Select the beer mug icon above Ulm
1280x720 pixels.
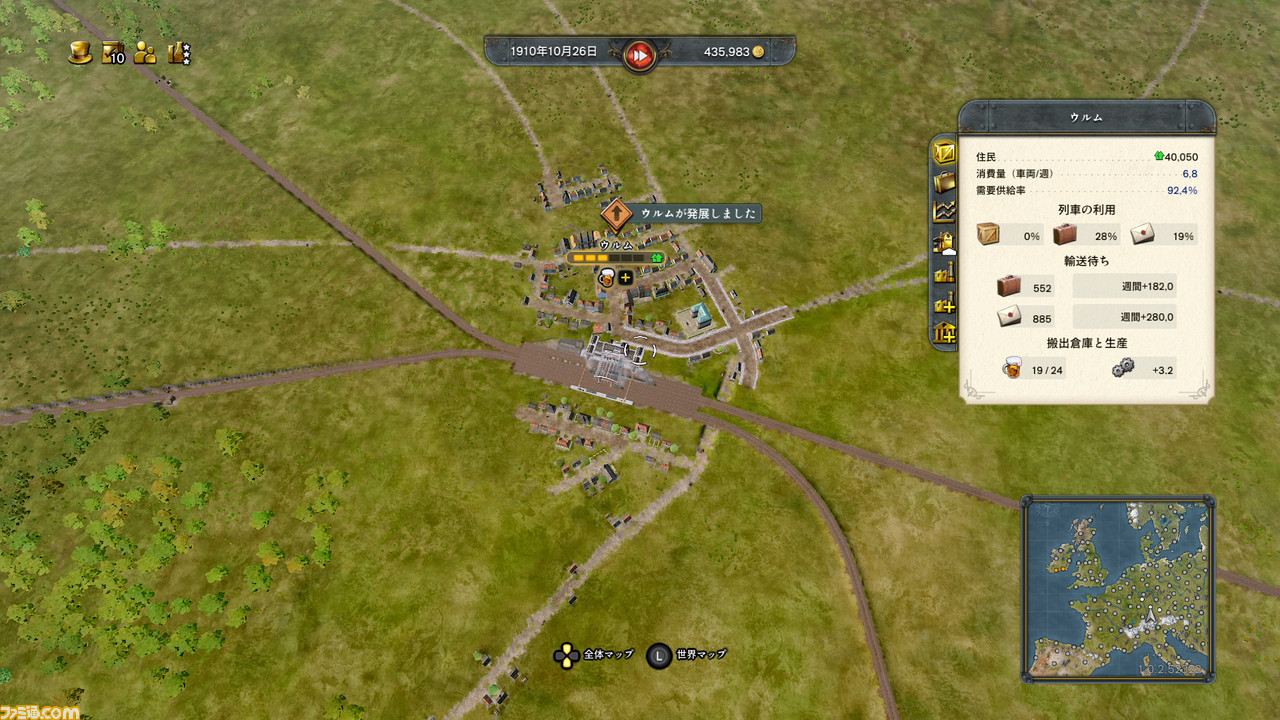[606, 277]
